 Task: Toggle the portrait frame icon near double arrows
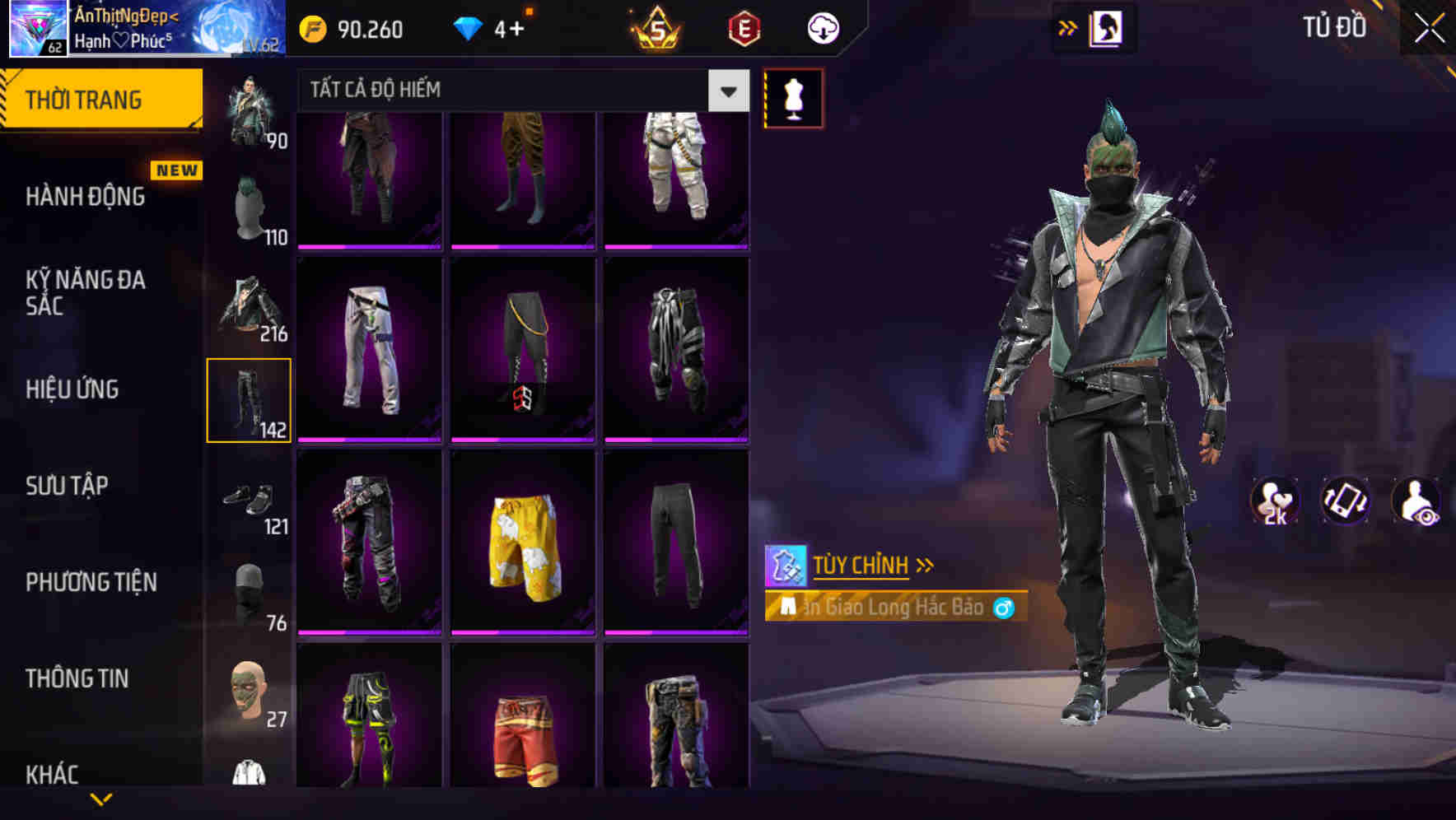pos(1108,27)
